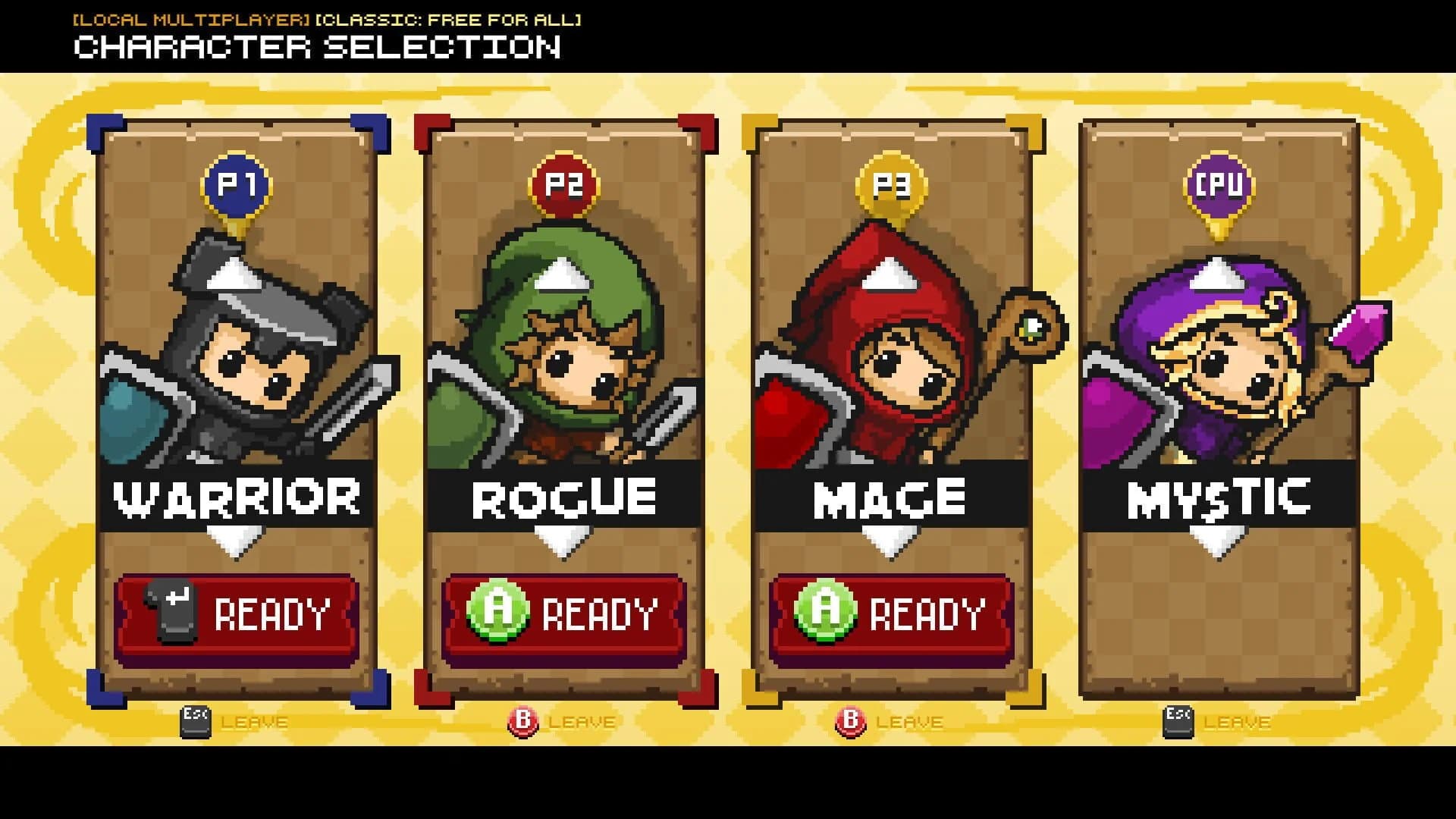The image size is (1456, 819).
Task: Click the CHARACTER SELECTION header text
Action: coord(316,49)
